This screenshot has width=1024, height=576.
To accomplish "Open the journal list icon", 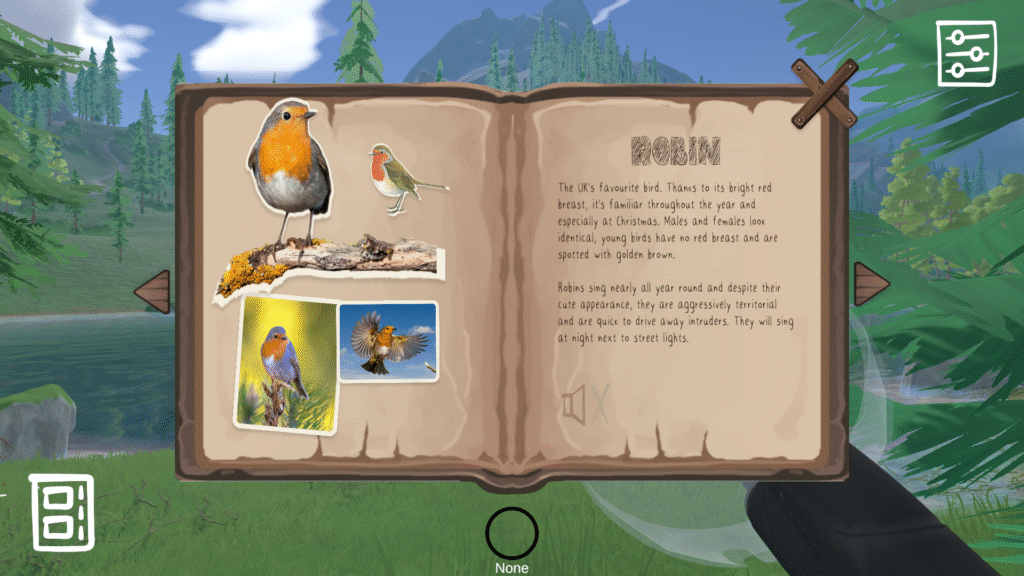I will (x=61, y=512).
